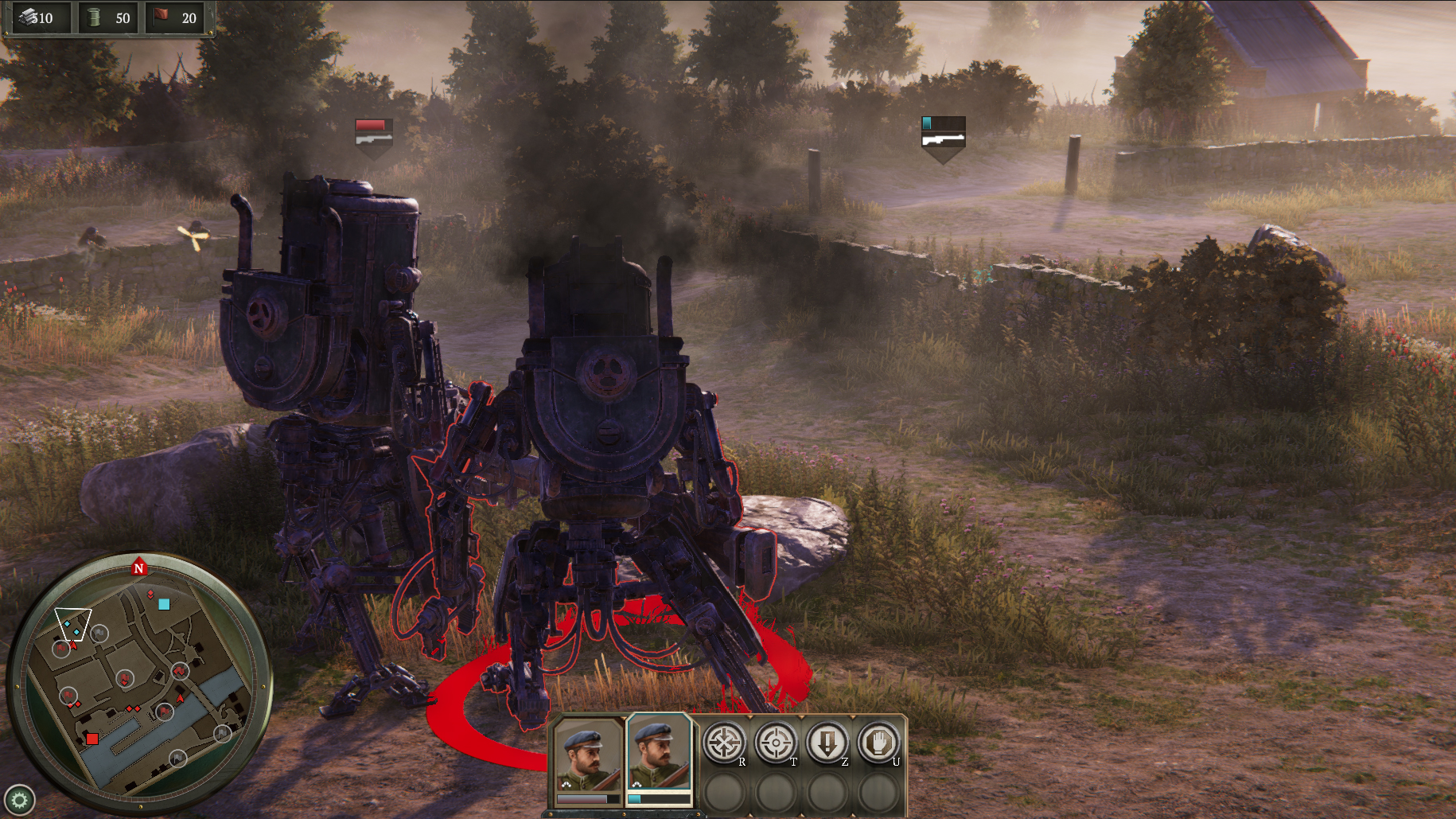Image resolution: width=1456 pixels, height=819 pixels.
Task: Select the highlighted second pilot portrait
Action: (657, 756)
